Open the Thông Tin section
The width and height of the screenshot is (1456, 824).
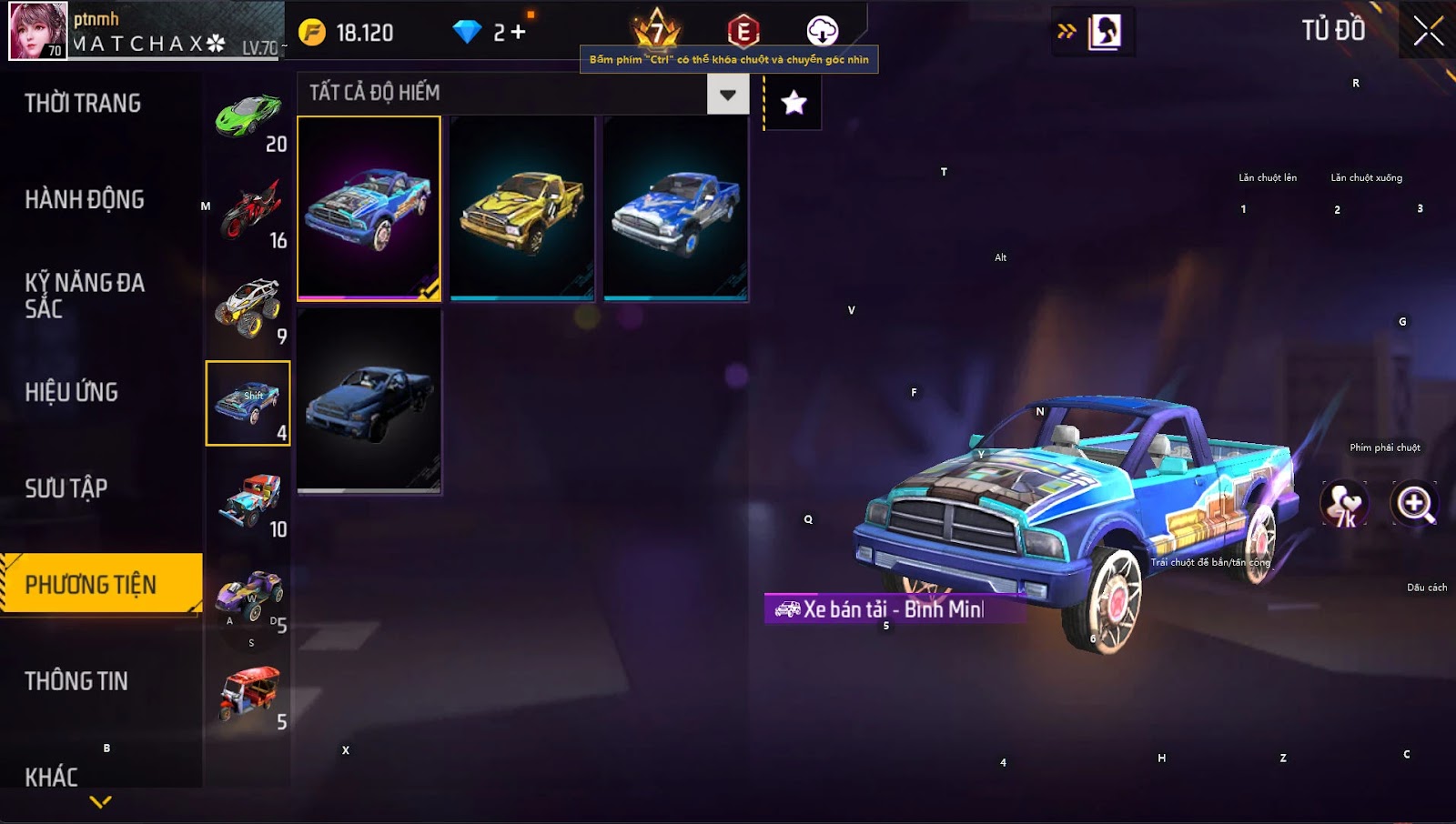coord(76,681)
